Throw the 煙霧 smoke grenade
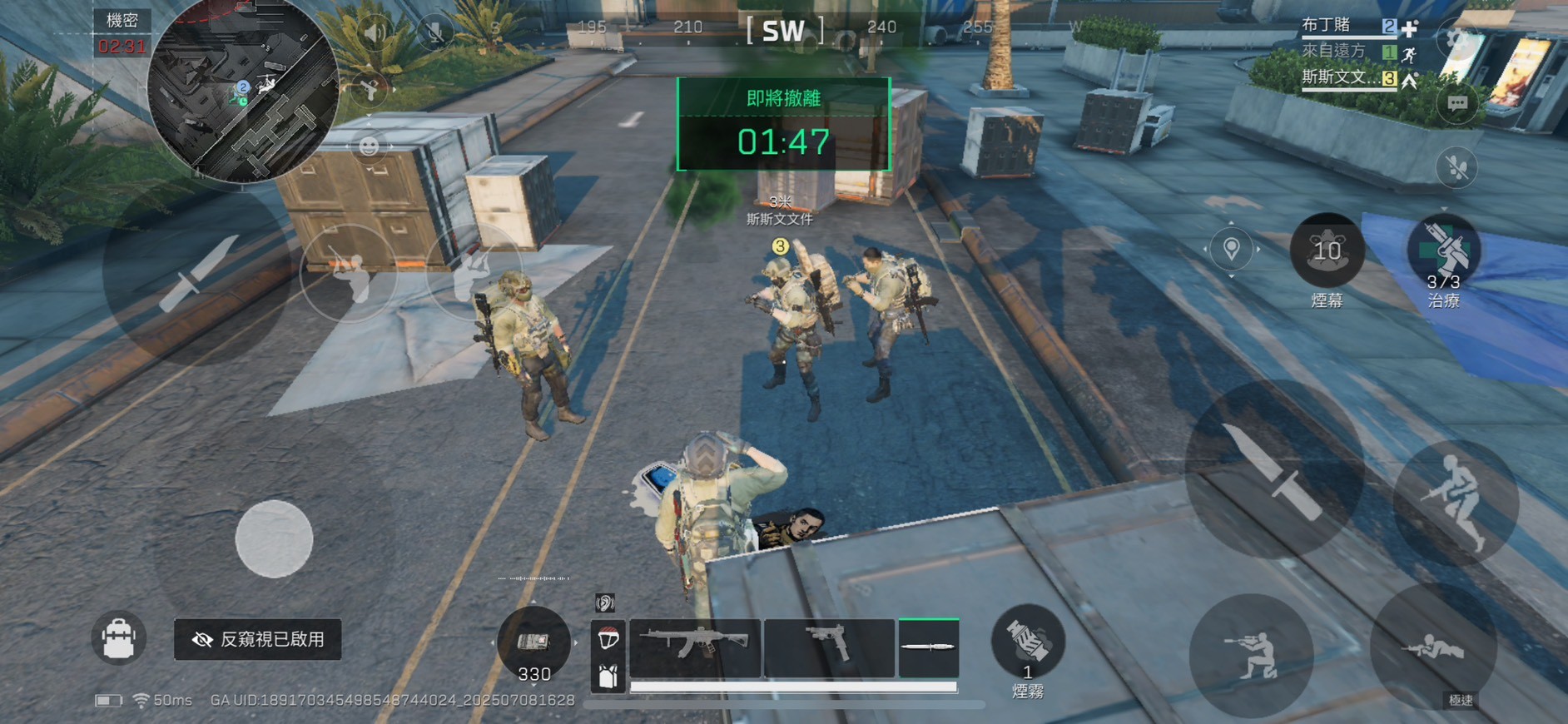The width and height of the screenshot is (1568, 724). click(1028, 641)
